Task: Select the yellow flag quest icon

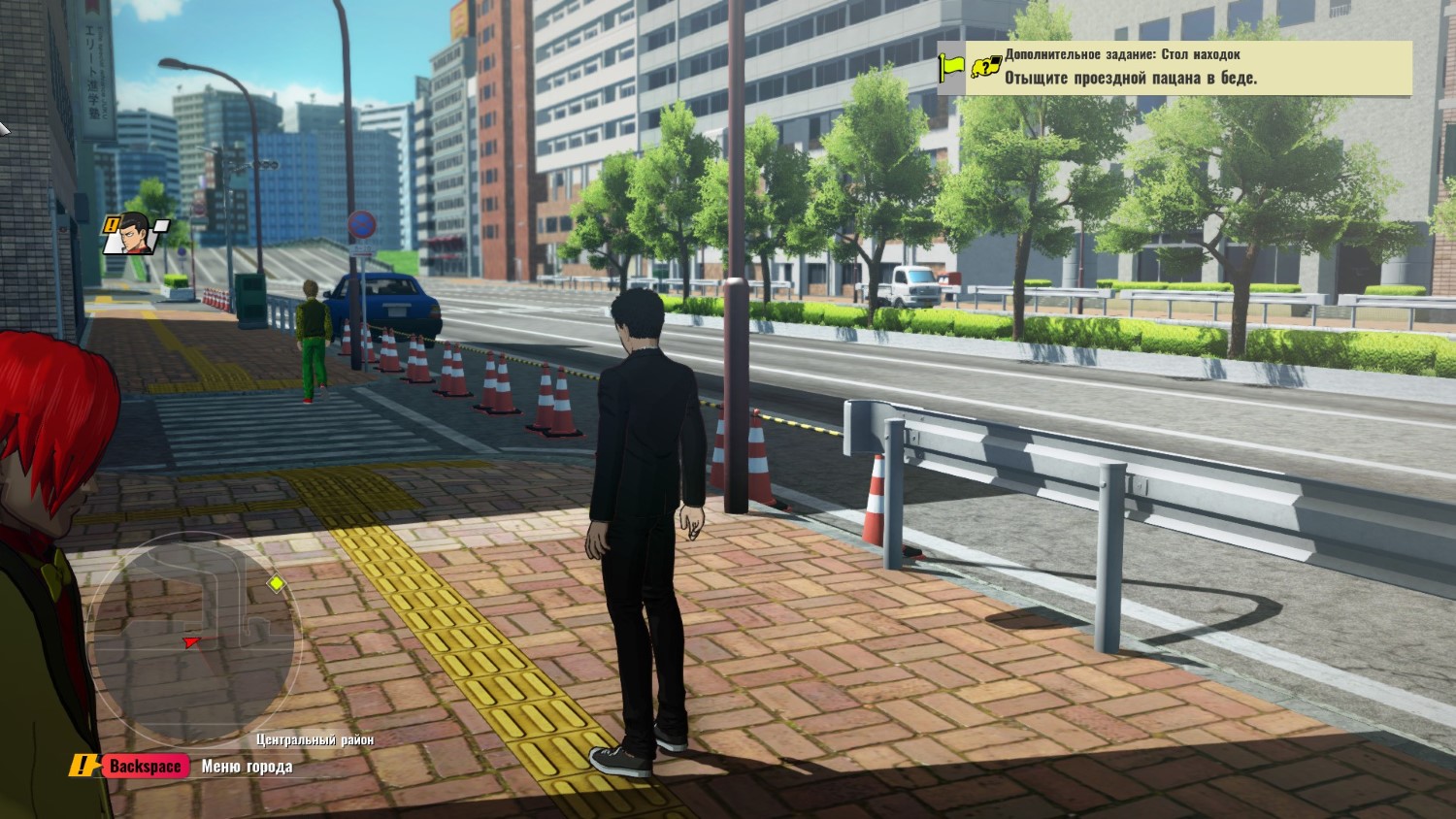Action: click(950, 68)
